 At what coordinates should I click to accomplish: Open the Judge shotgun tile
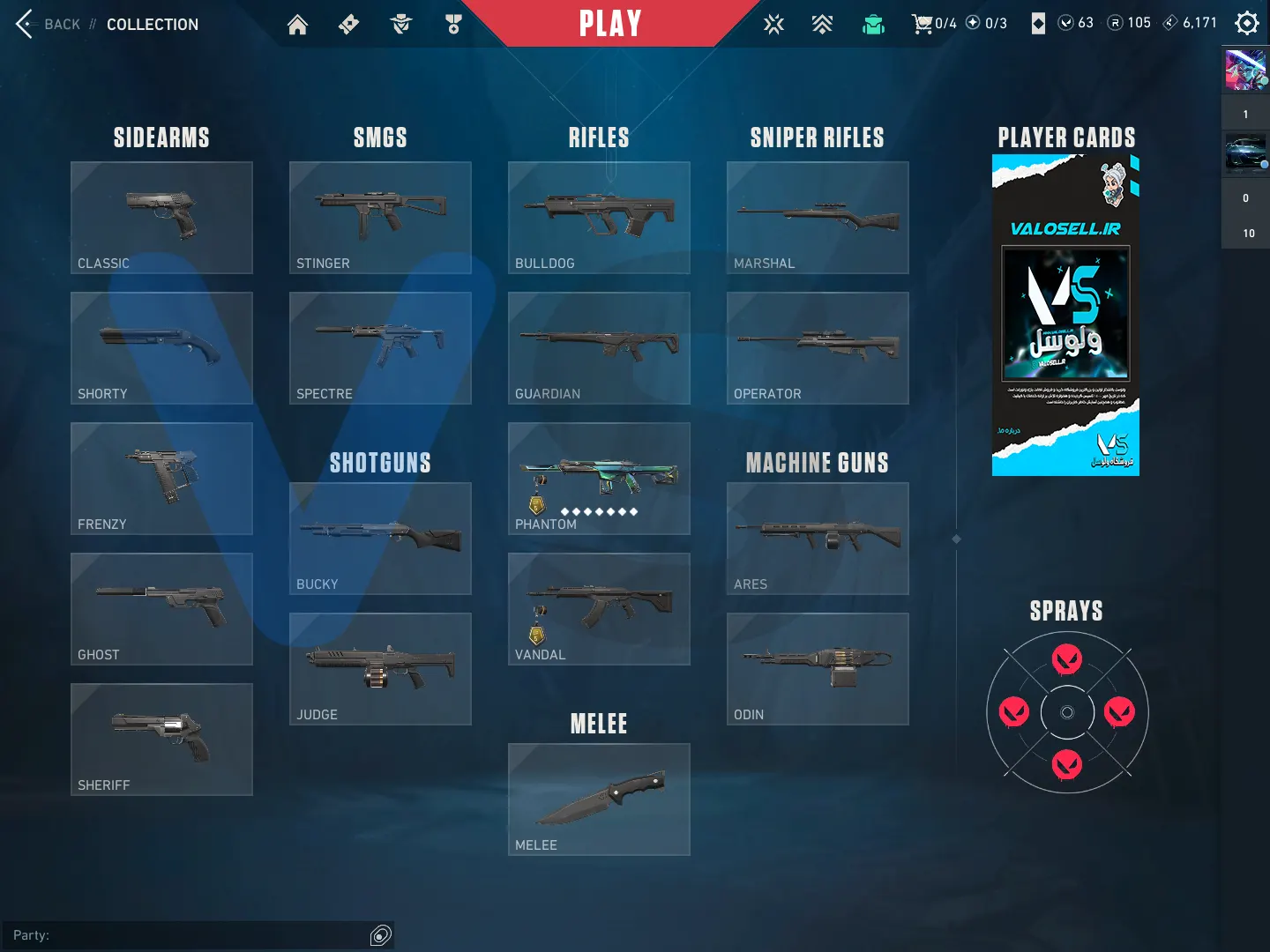pos(380,669)
